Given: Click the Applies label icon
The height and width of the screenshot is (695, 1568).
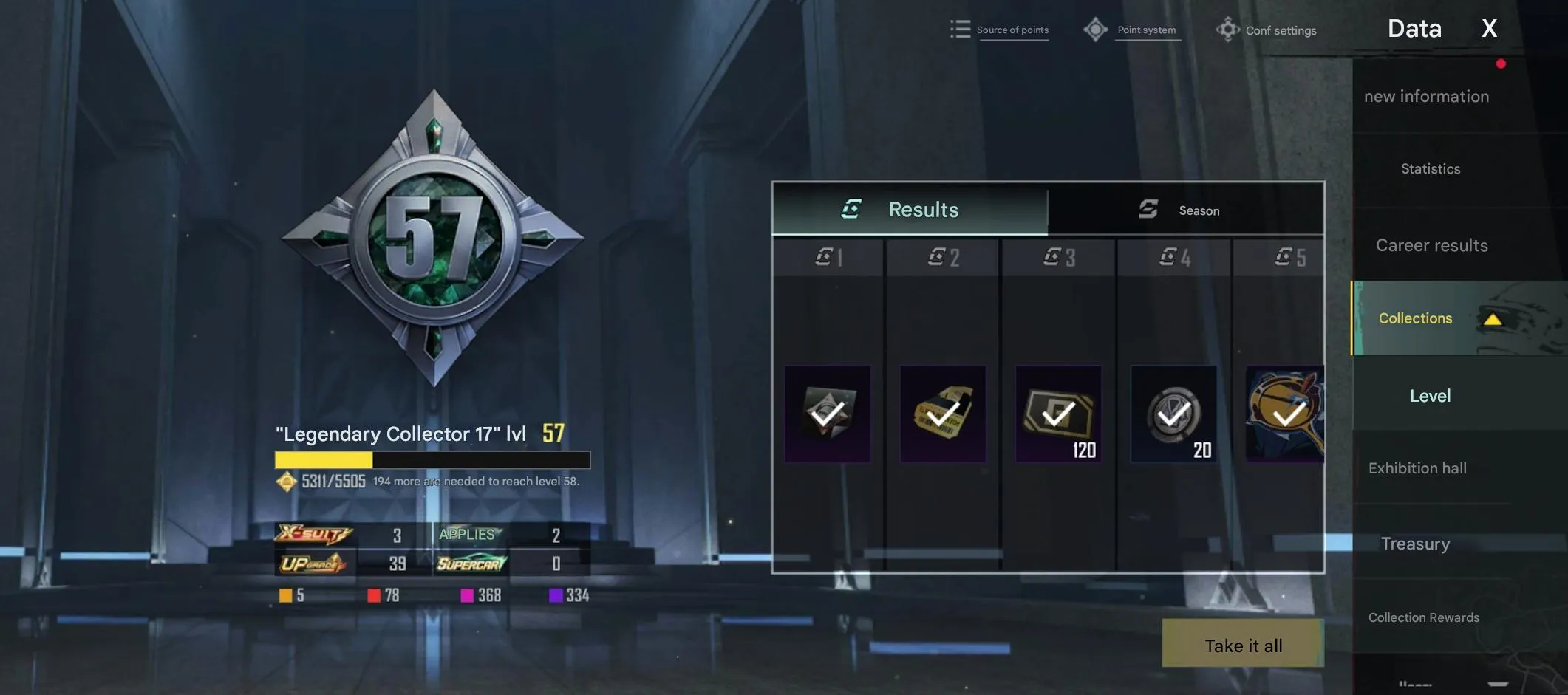Looking at the screenshot, I should (x=468, y=533).
